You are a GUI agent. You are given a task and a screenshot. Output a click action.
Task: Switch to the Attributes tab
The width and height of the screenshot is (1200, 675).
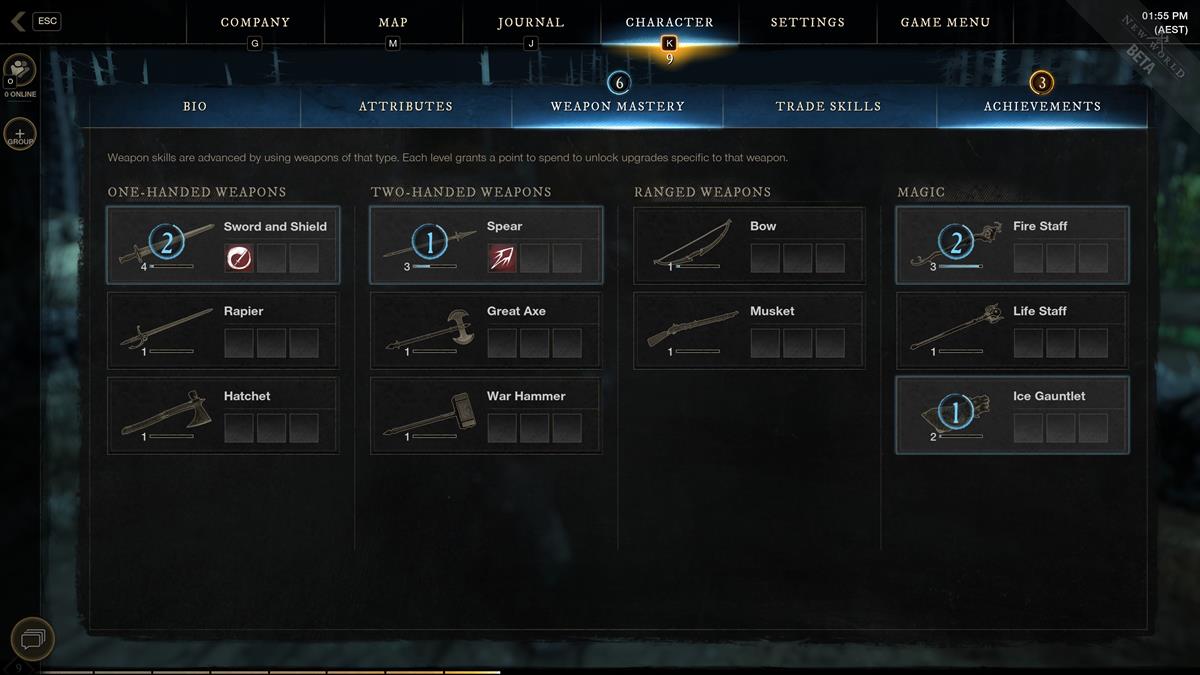click(406, 106)
